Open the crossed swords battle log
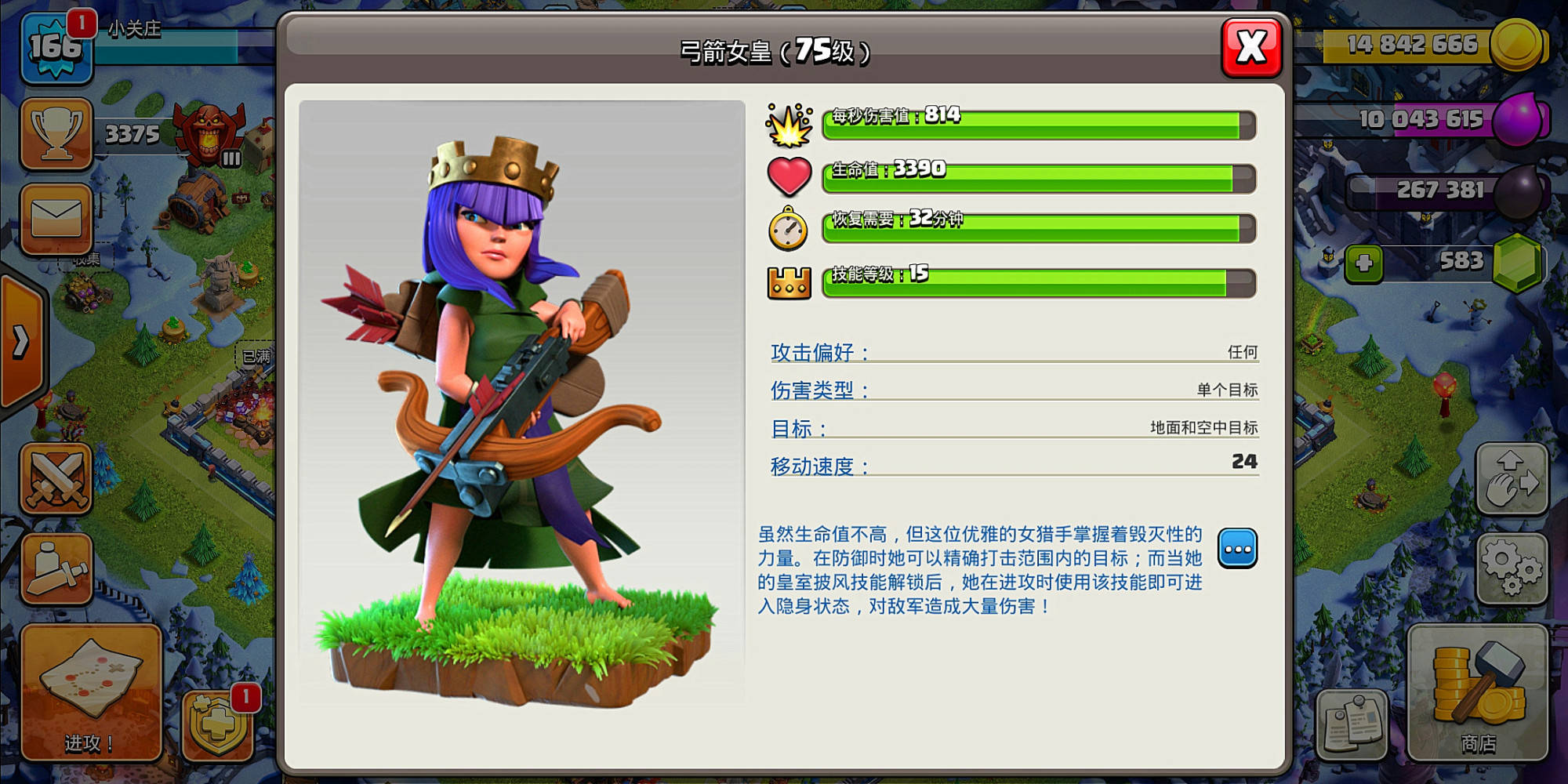The height and width of the screenshot is (784, 1568). tap(56, 477)
